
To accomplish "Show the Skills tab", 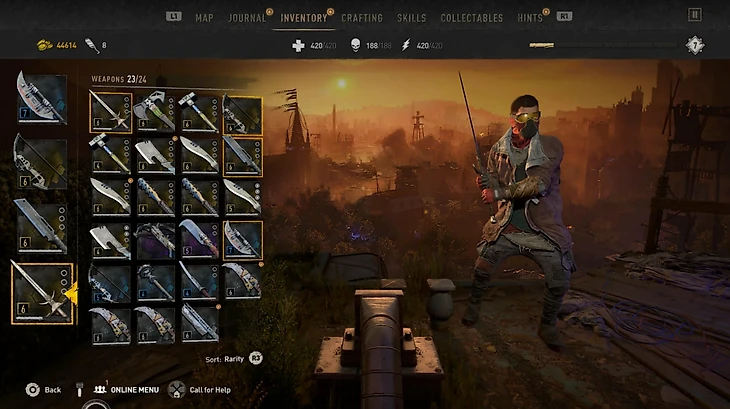I will pyautogui.click(x=411, y=17).
